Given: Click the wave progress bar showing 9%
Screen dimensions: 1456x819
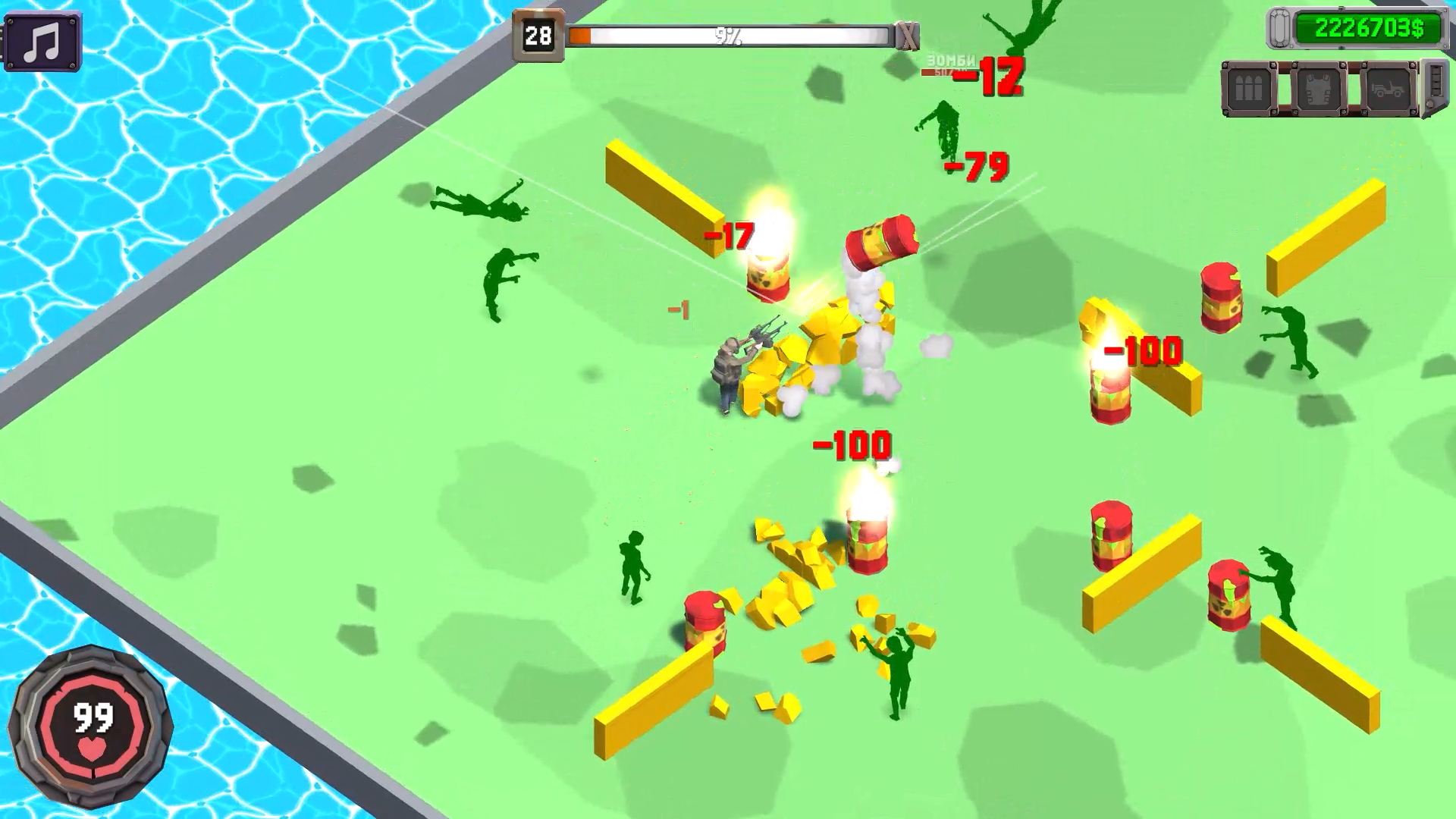Looking at the screenshot, I should (728, 34).
